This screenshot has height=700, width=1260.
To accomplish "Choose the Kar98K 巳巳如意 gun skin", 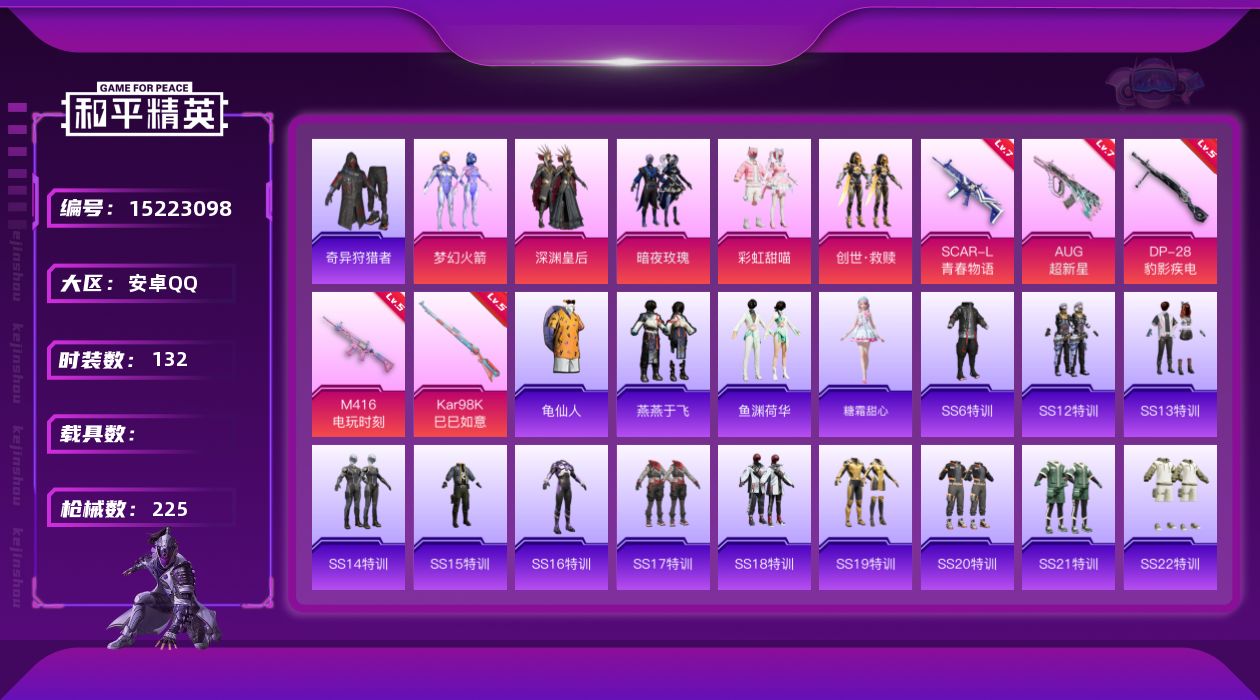I will 460,364.
